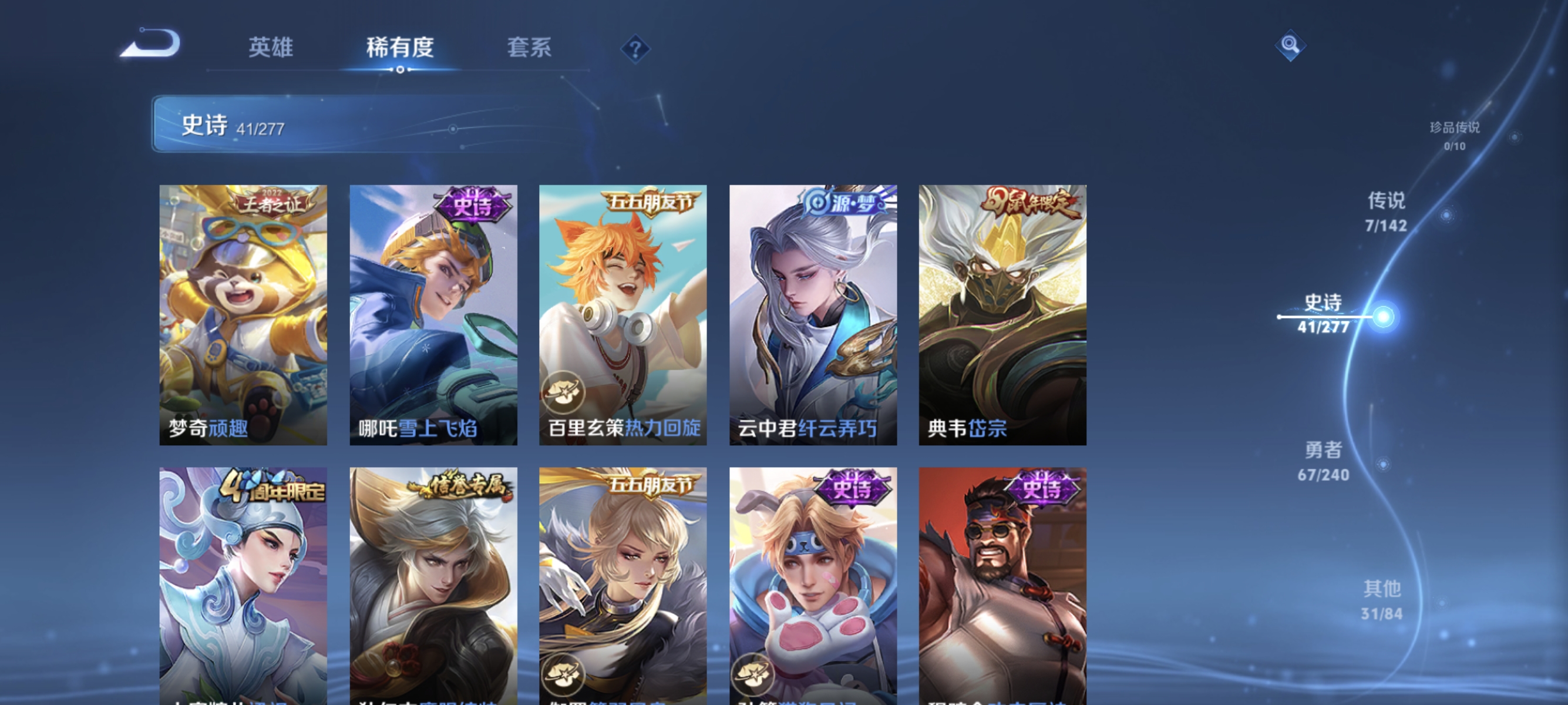1568x705 pixels.
Task: Click the search magnifier icon top right
Action: point(1290,45)
